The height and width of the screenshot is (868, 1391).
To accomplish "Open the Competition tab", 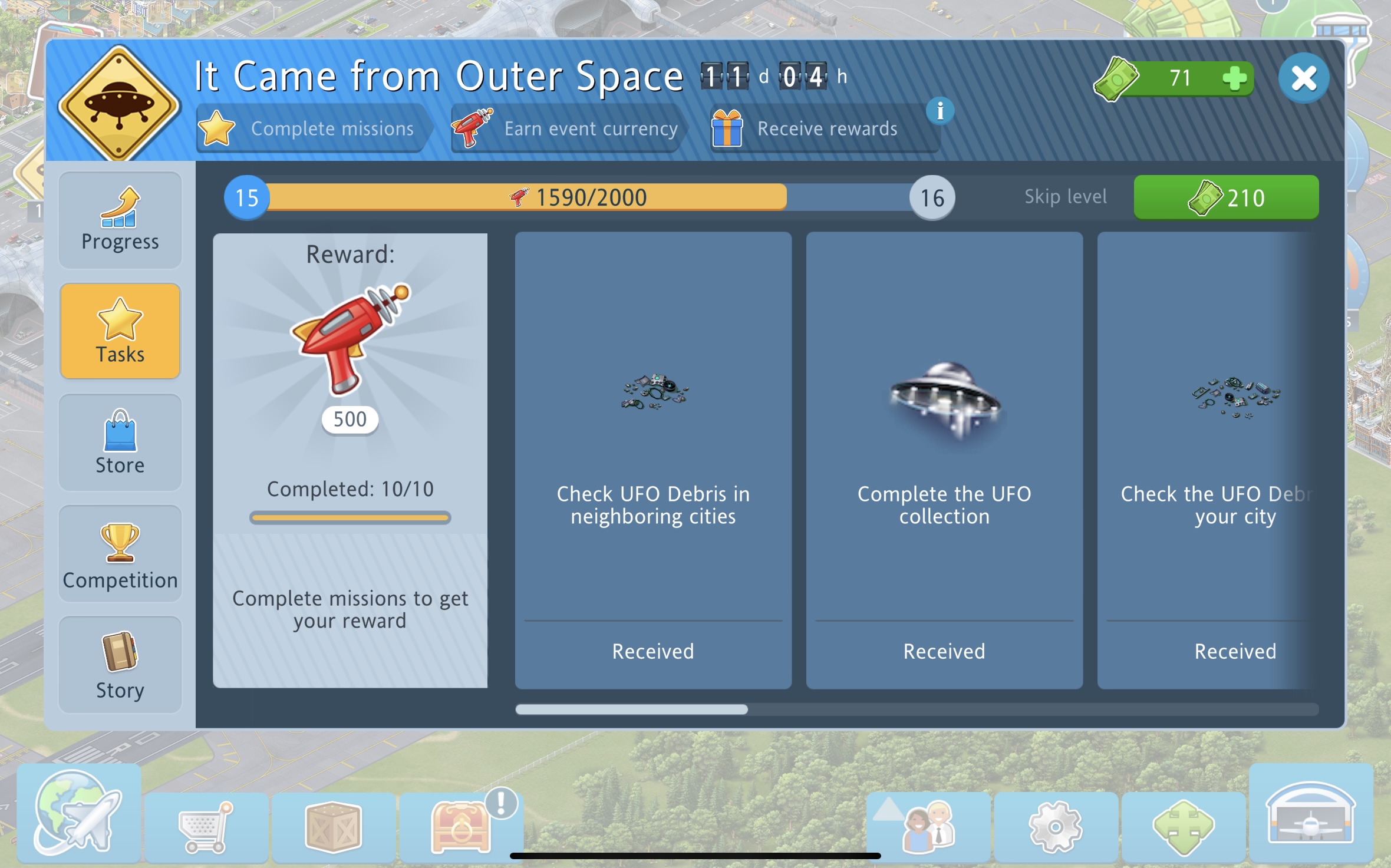I will click(120, 555).
